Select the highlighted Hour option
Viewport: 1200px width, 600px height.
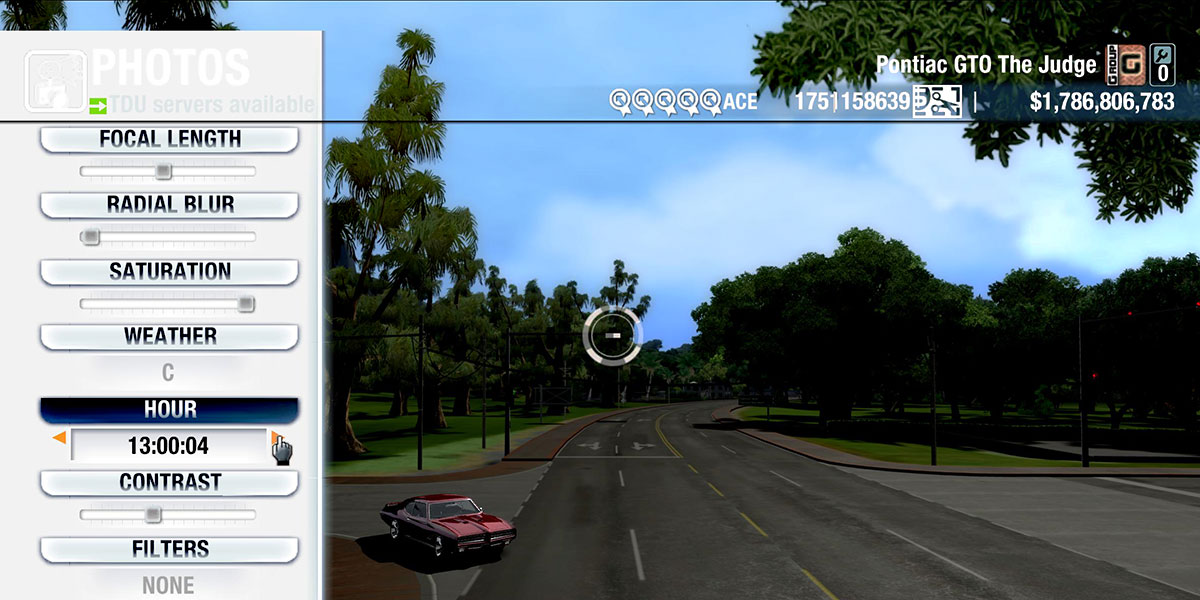(169, 410)
